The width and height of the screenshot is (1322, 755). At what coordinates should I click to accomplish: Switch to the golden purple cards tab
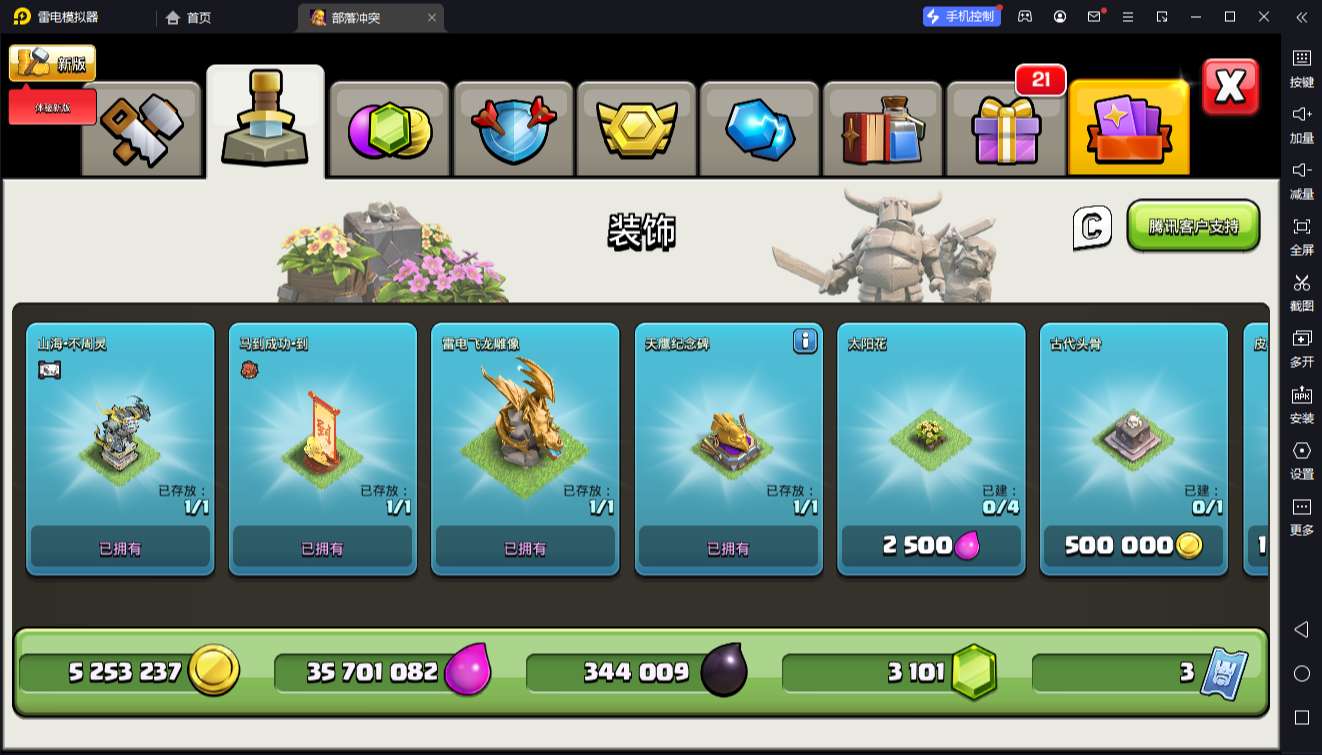1128,130
